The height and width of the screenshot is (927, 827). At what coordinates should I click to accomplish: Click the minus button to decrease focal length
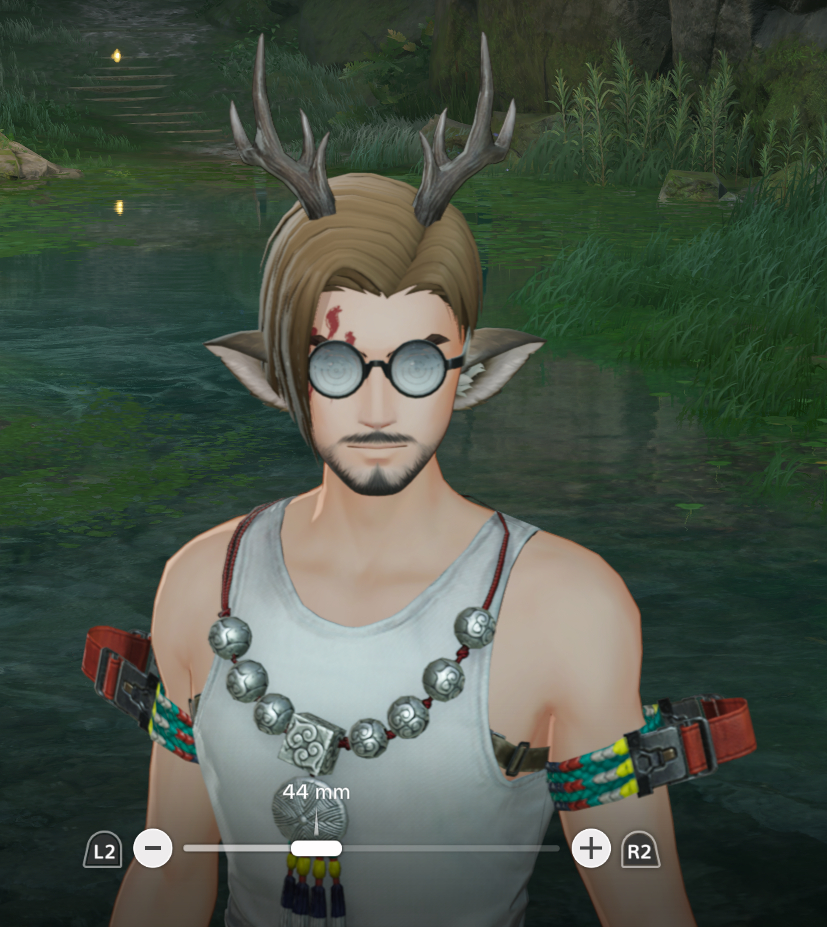point(153,849)
